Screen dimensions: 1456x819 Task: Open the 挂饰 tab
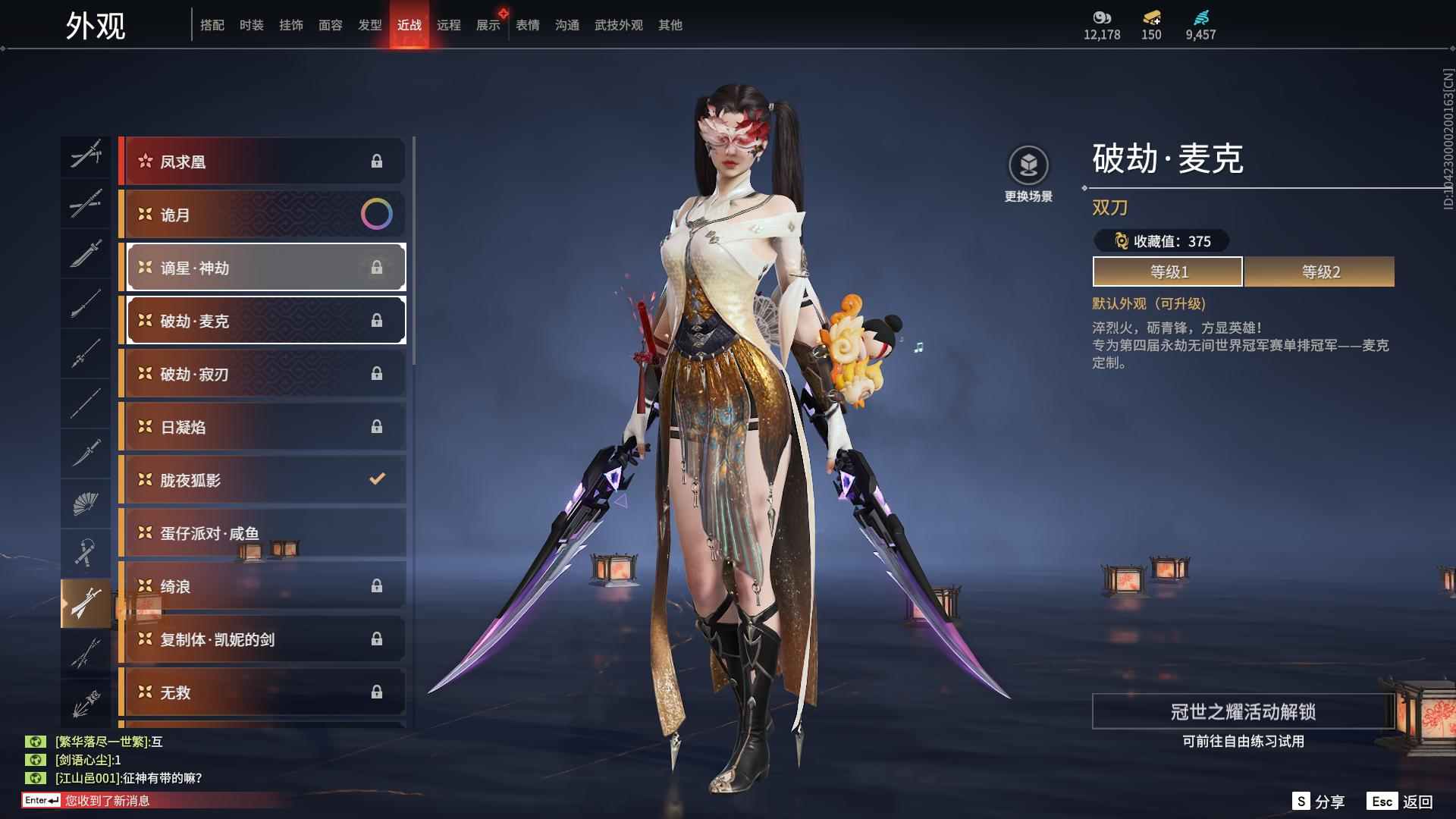[x=290, y=25]
